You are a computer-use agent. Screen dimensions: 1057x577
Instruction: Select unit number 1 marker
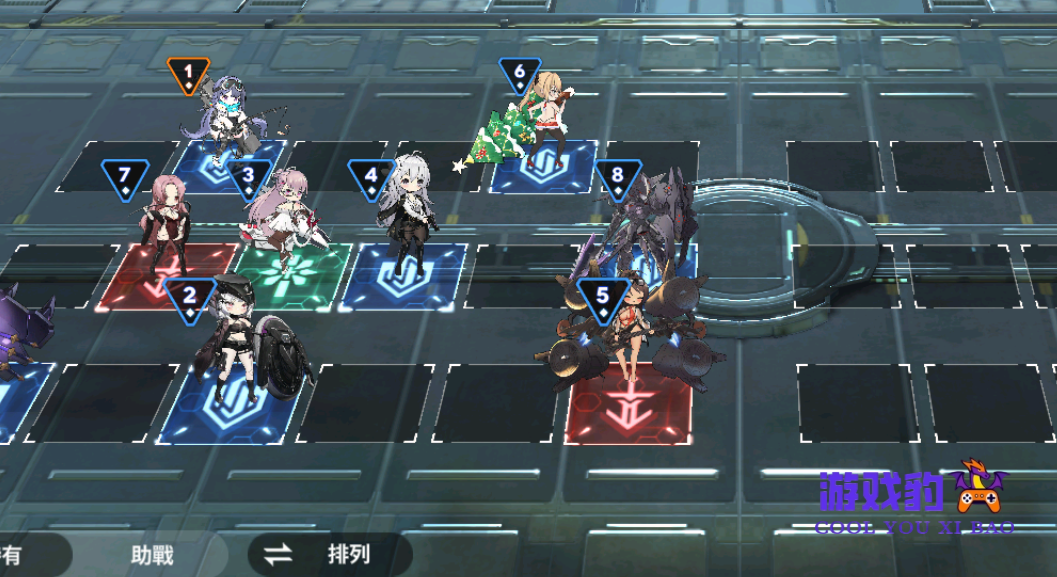(x=188, y=75)
